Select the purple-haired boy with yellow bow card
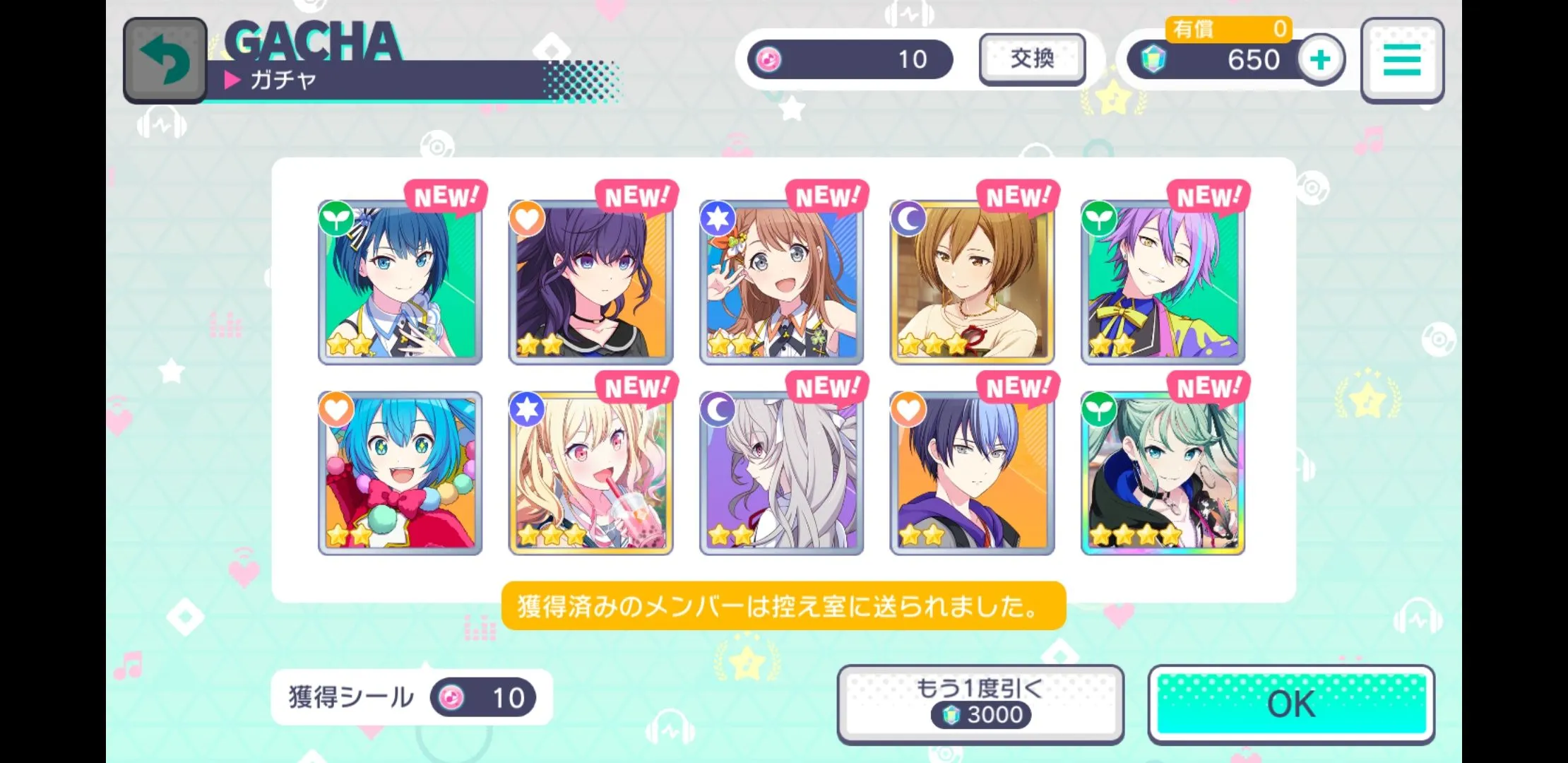The height and width of the screenshot is (763, 1568). coord(1163,283)
